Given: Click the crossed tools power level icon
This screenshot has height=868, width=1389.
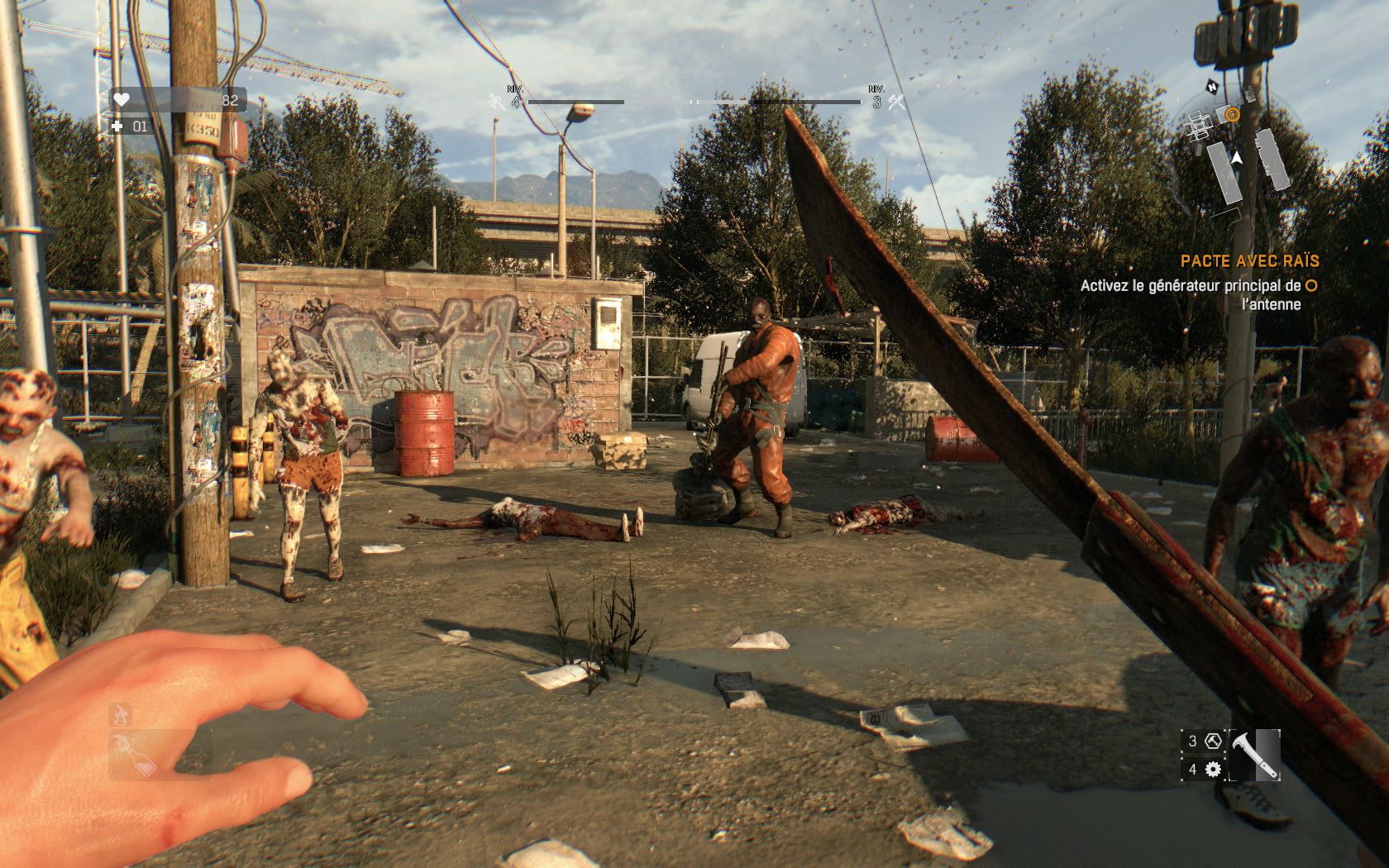Looking at the screenshot, I should [895, 102].
